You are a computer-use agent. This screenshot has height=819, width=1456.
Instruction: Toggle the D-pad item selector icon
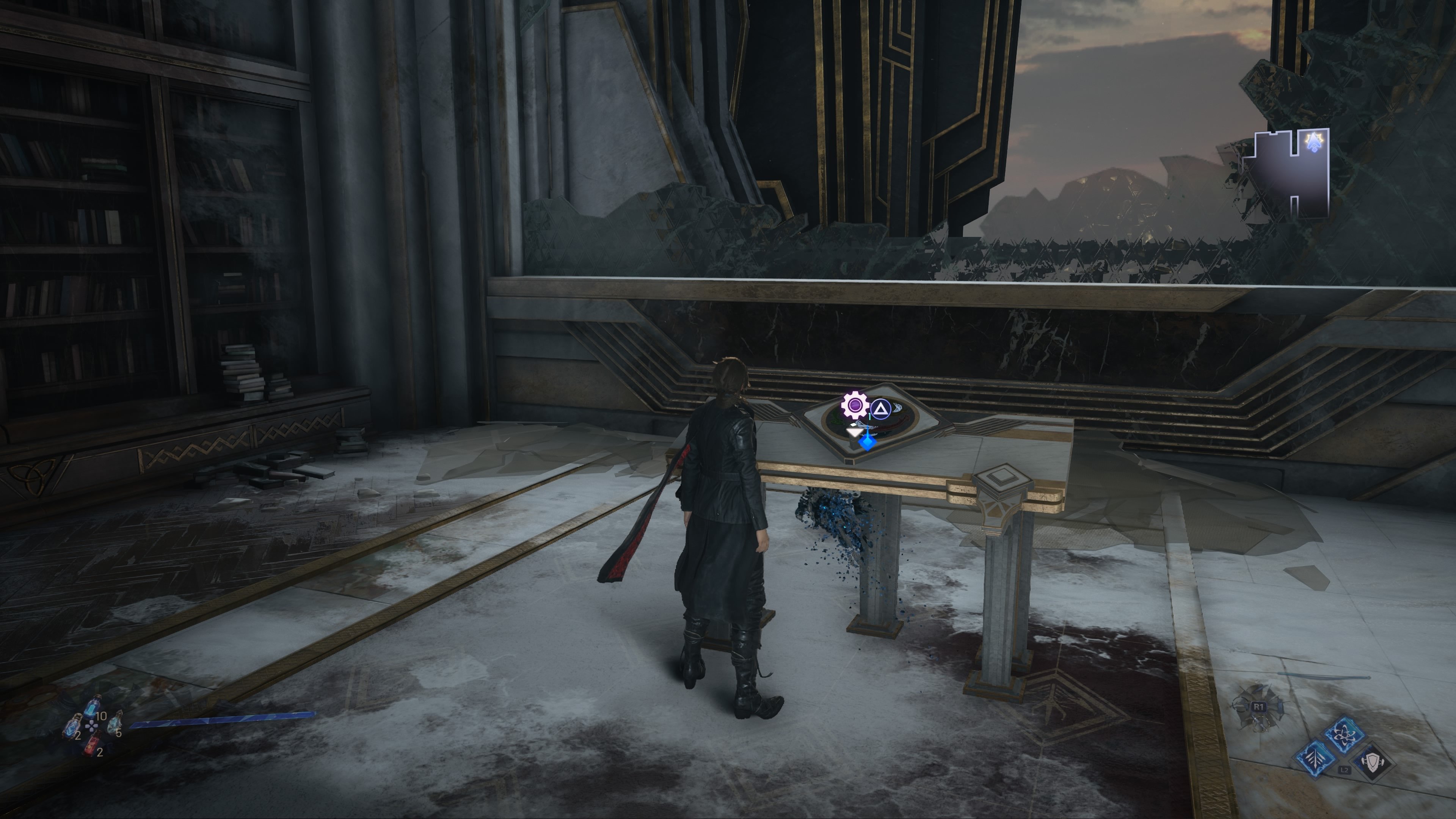[91, 727]
